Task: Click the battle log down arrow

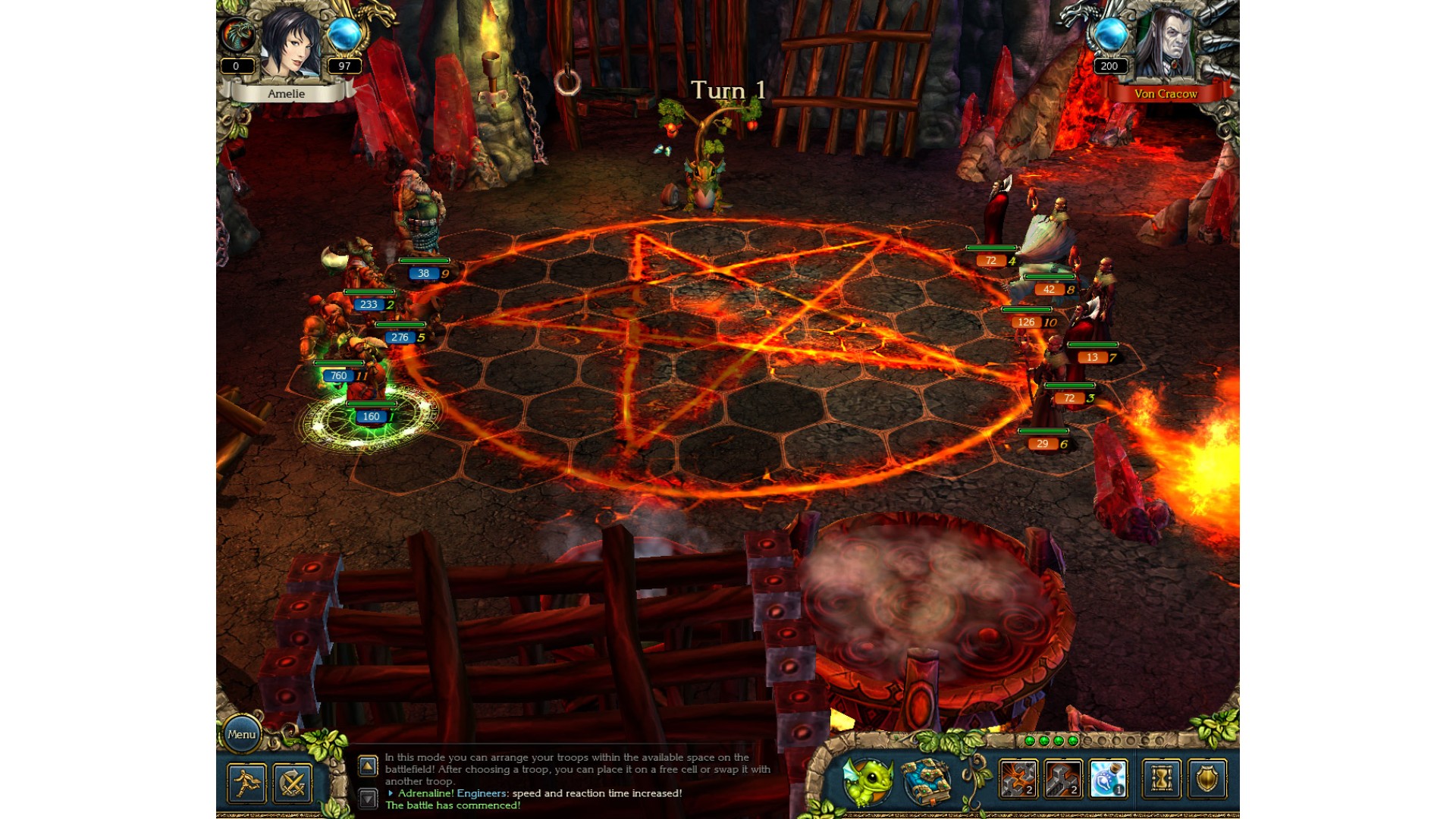Action: click(x=368, y=798)
